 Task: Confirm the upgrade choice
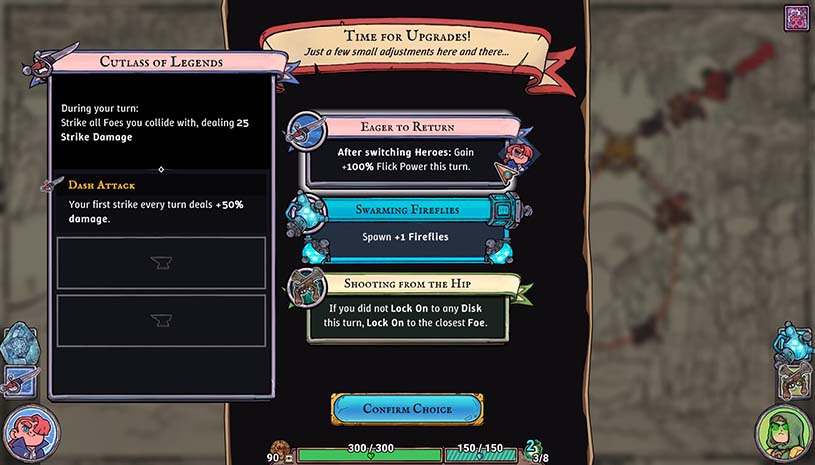[x=407, y=408]
